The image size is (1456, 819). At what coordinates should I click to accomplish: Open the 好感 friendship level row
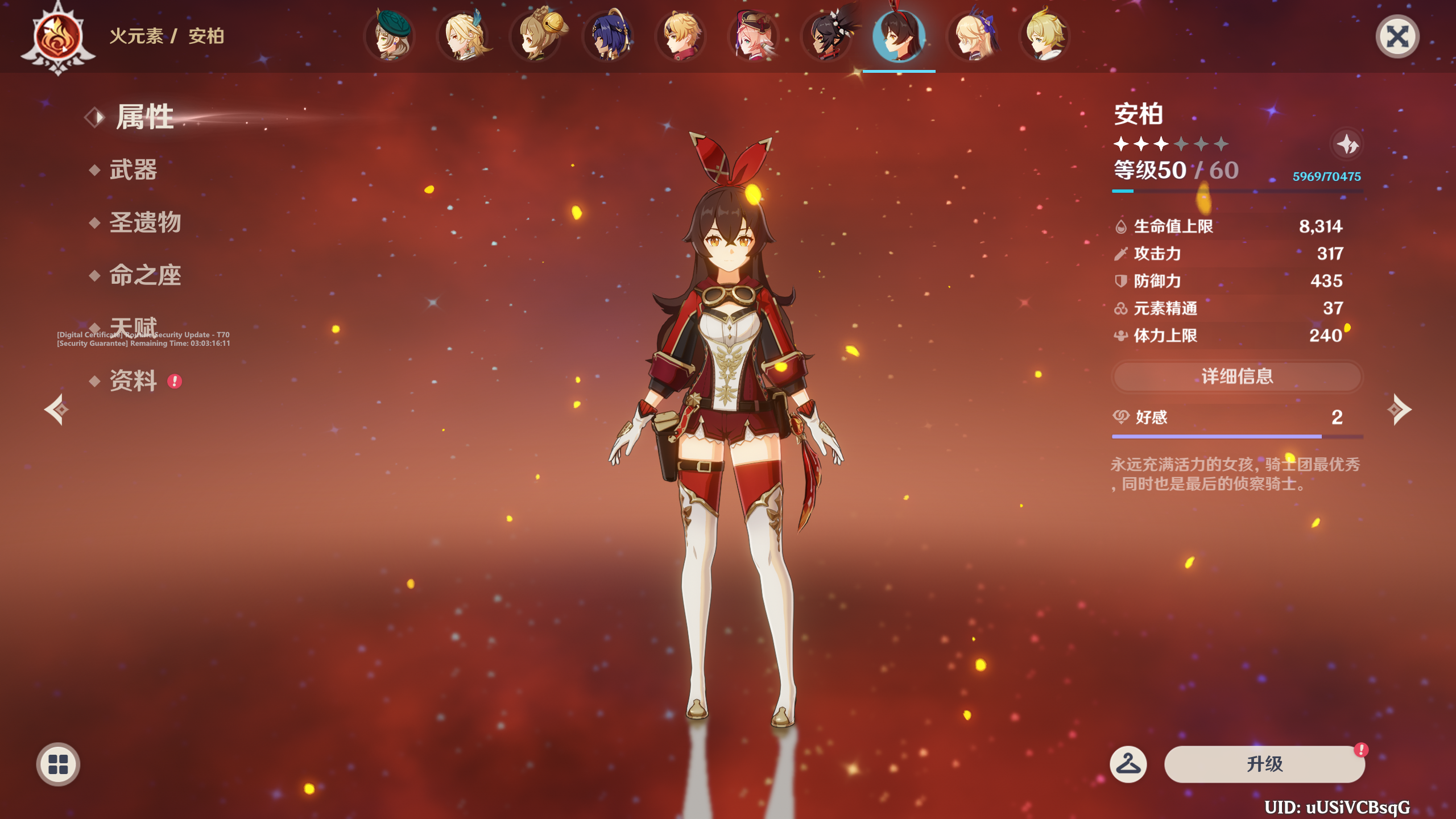pos(1237,417)
